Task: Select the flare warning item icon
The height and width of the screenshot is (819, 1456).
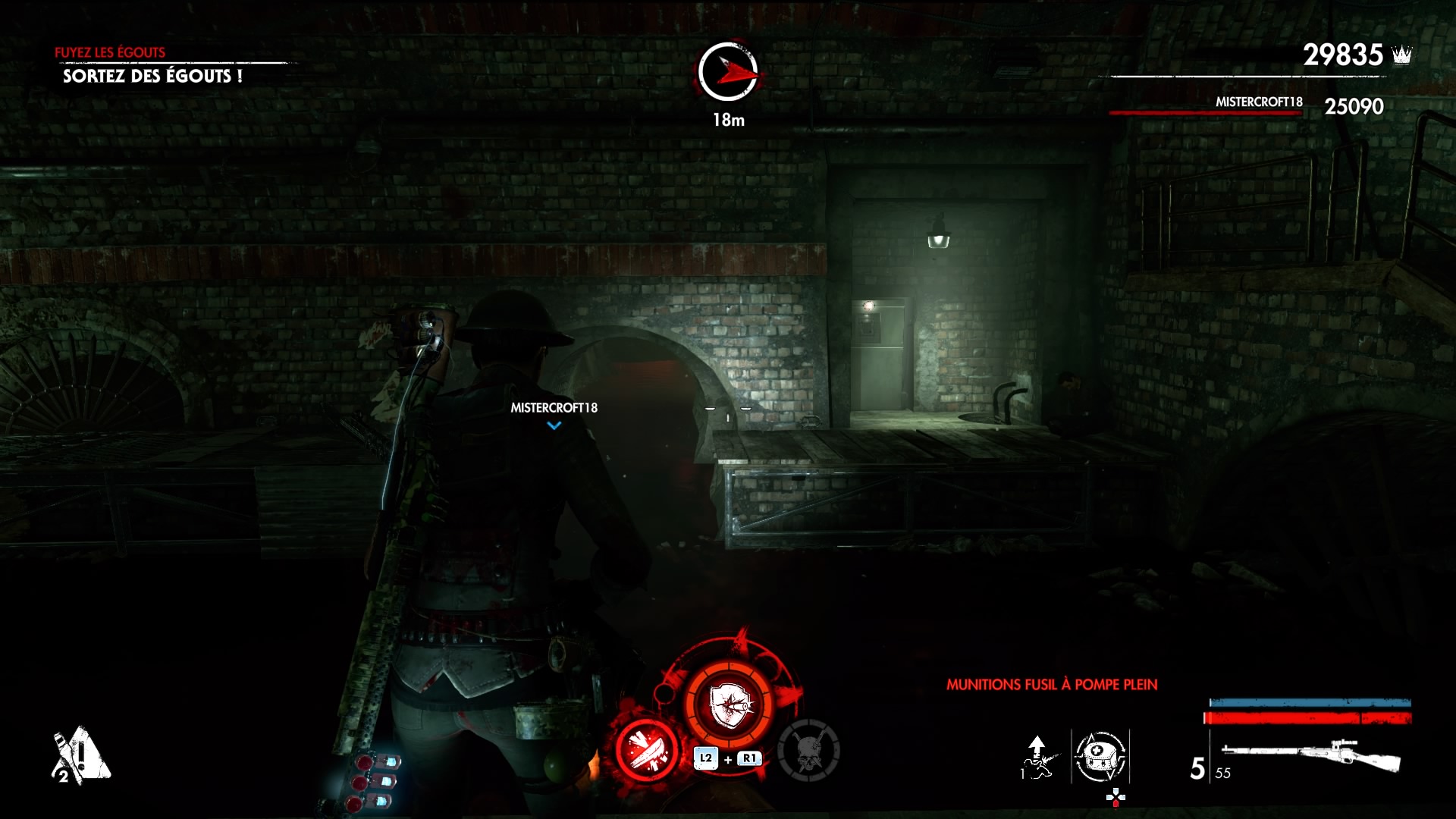Action: point(80,755)
